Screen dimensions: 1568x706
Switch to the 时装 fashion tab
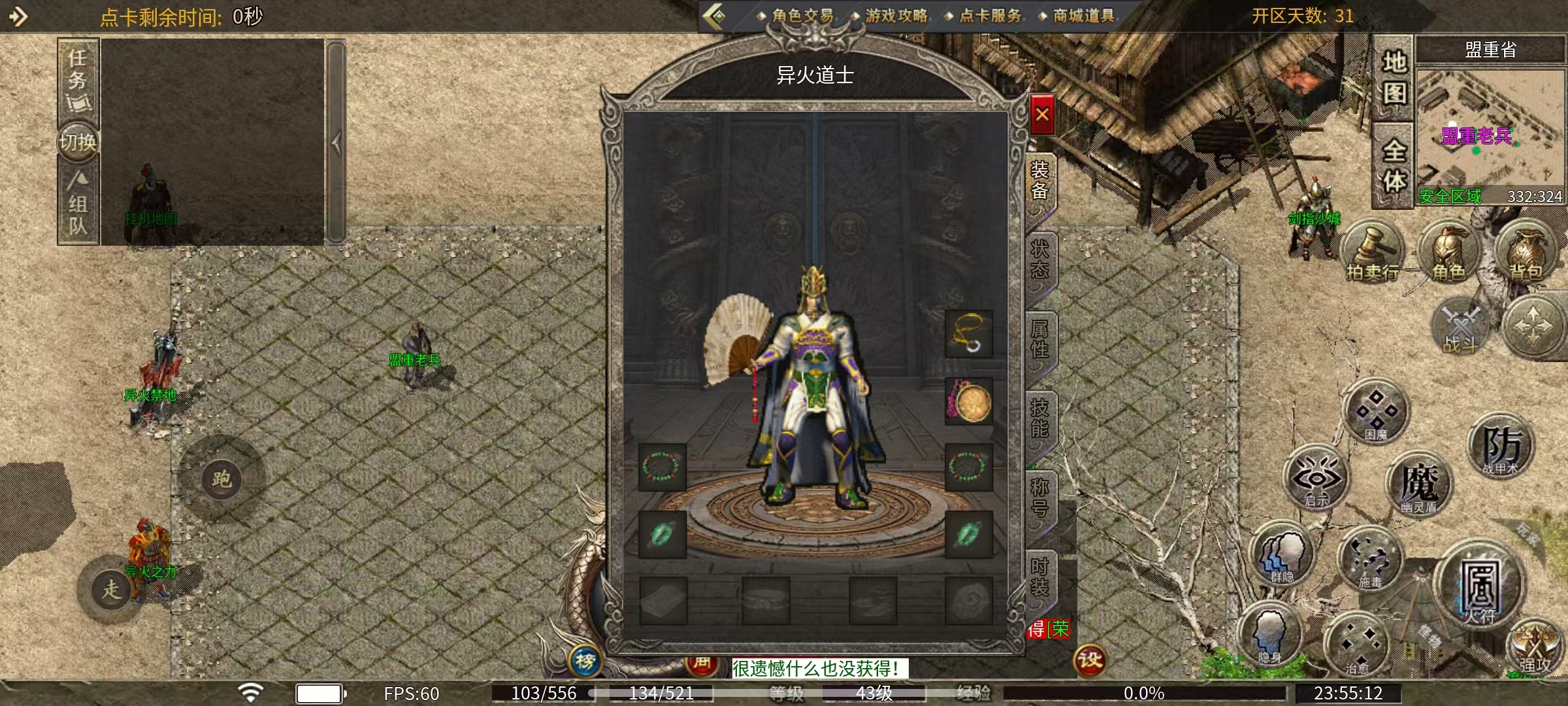point(1039,577)
